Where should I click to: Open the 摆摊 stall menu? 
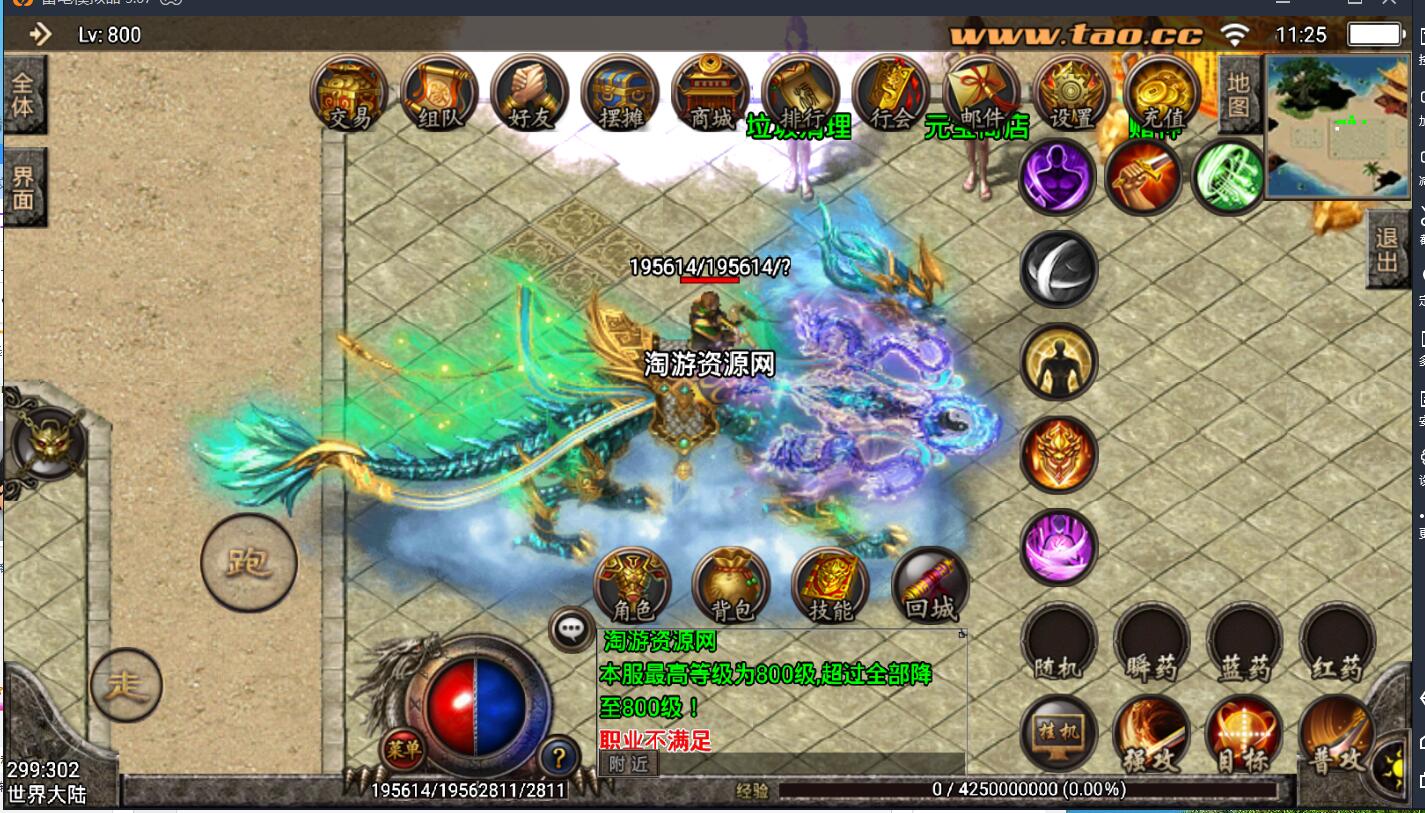coord(620,94)
